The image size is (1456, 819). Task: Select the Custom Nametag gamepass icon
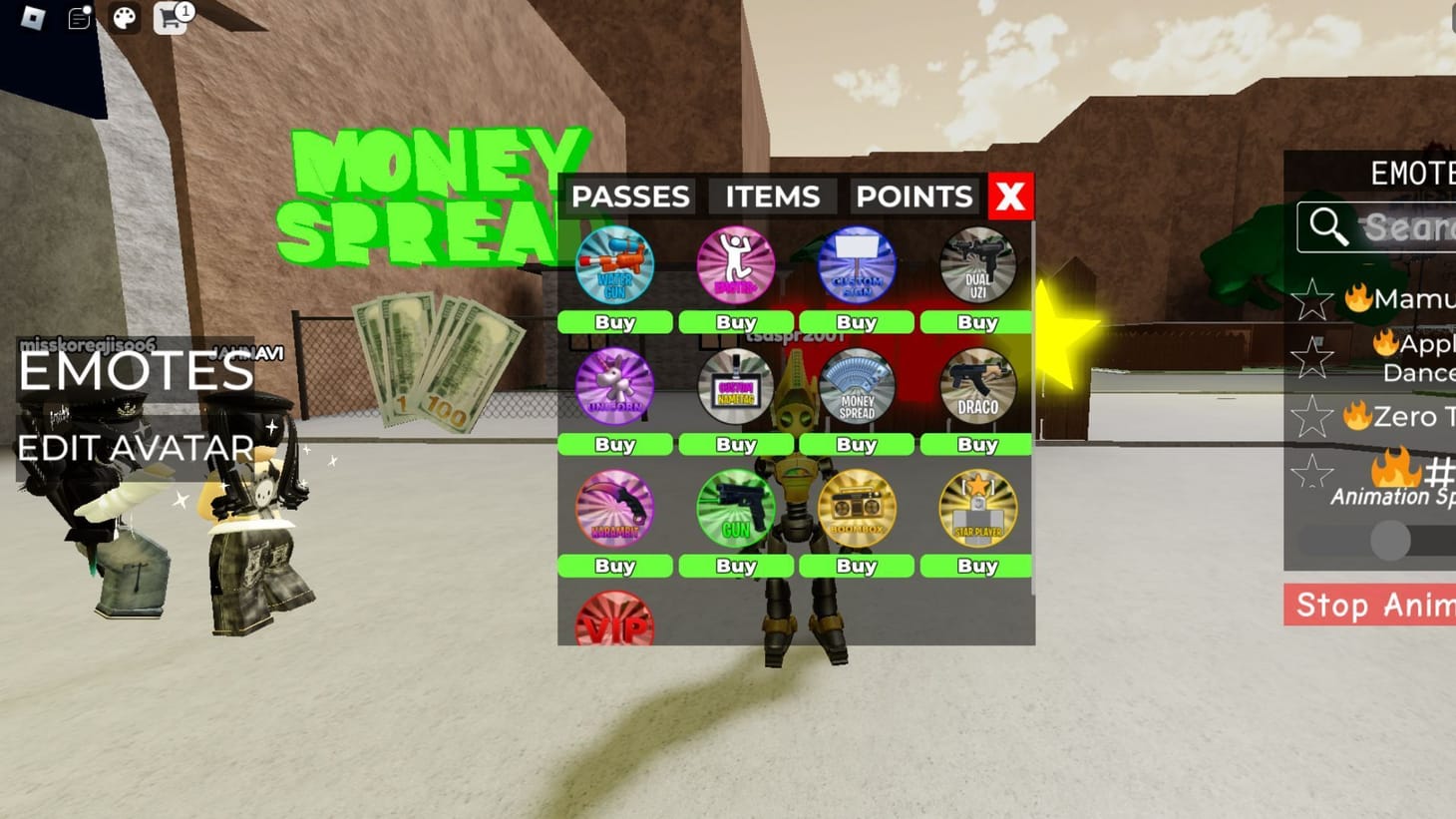735,387
